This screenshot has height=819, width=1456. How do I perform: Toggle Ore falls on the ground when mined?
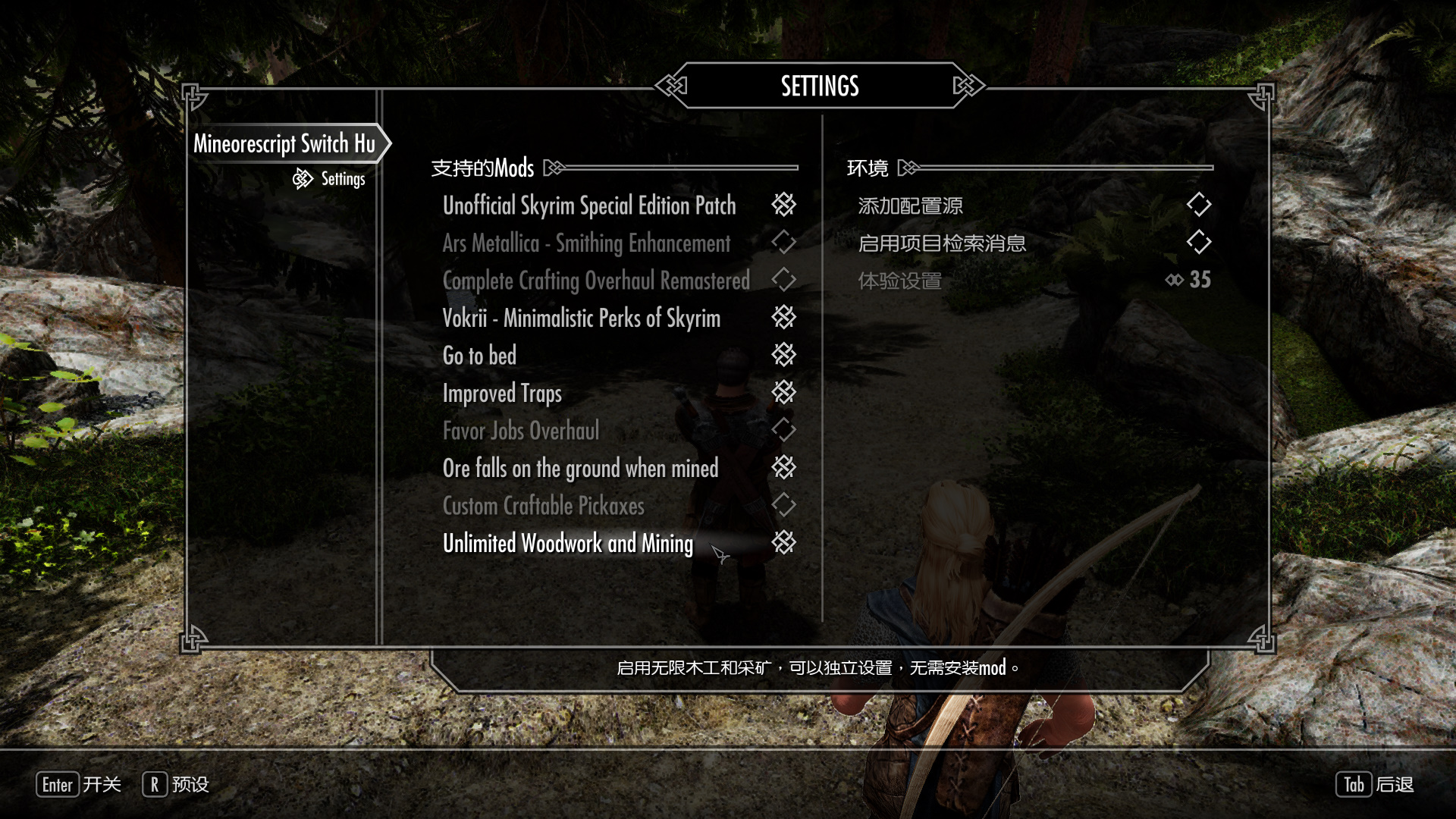pyautogui.click(x=783, y=468)
